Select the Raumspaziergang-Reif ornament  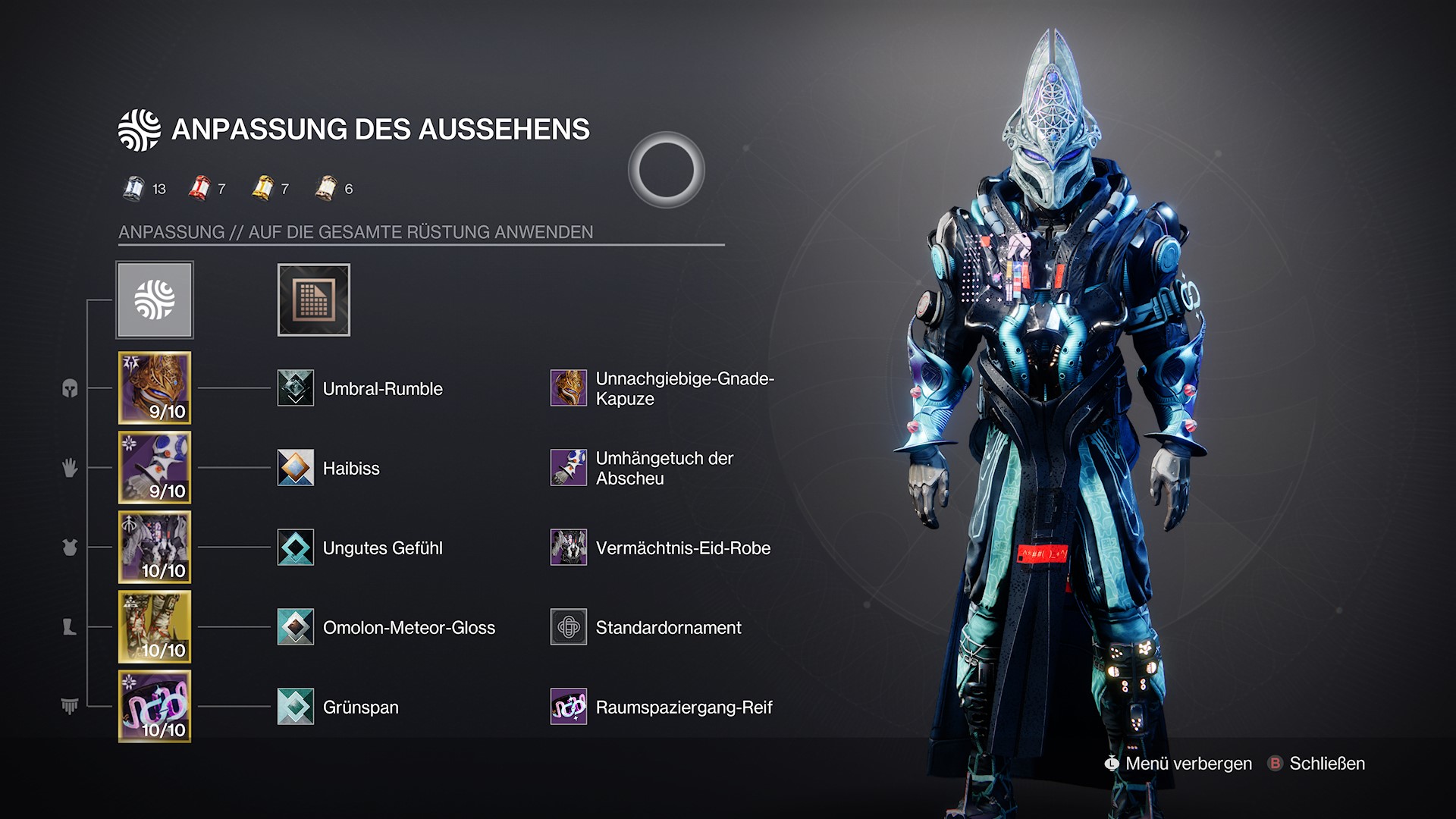[569, 707]
